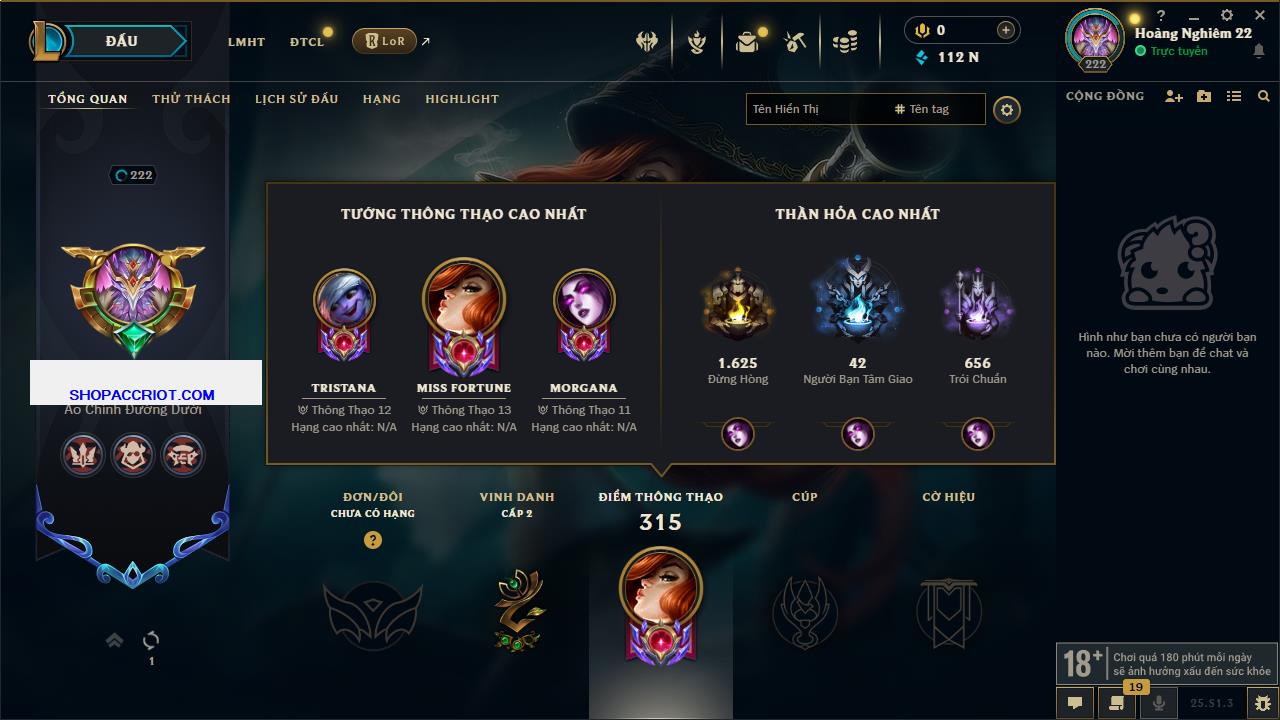Viewport: 1280px width, 720px height.
Task: Switch to the ĐTCL tab
Action: 307,42
